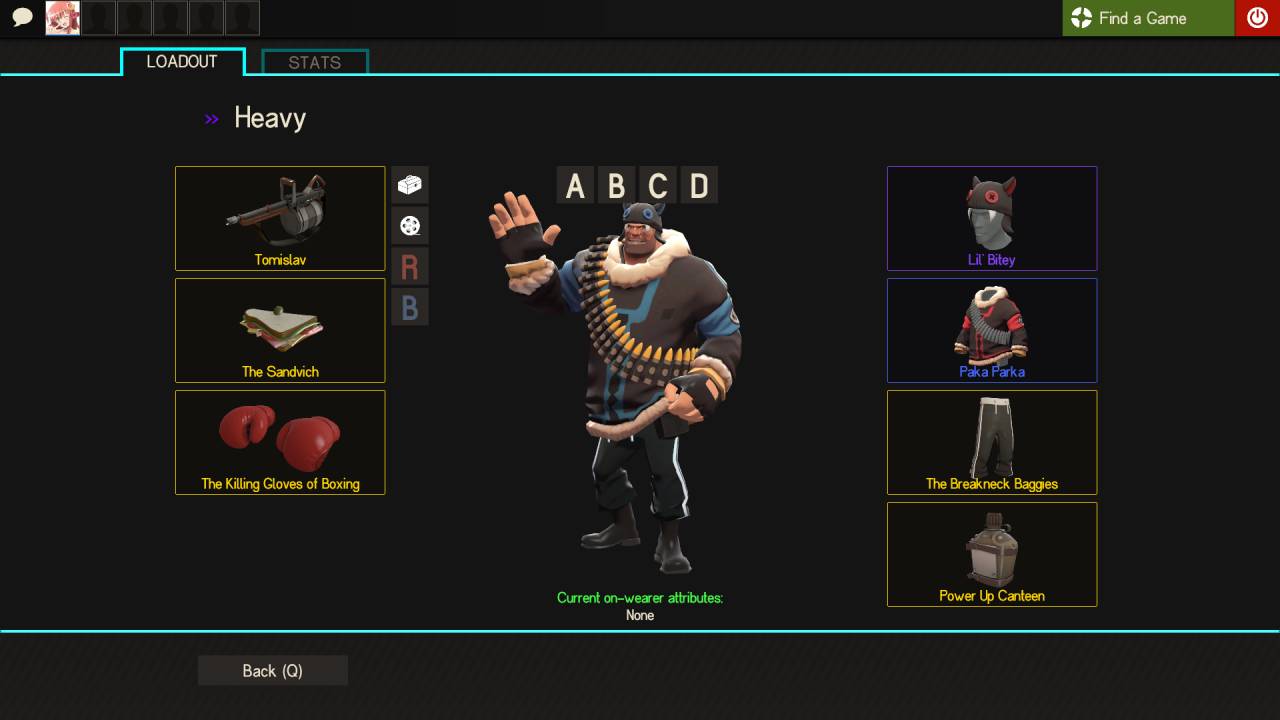Viewport: 1280px width, 720px height.
Task: Select The Killing Gloves of Boxing slot
Action: pyautogui.click(x=280, y=442)
